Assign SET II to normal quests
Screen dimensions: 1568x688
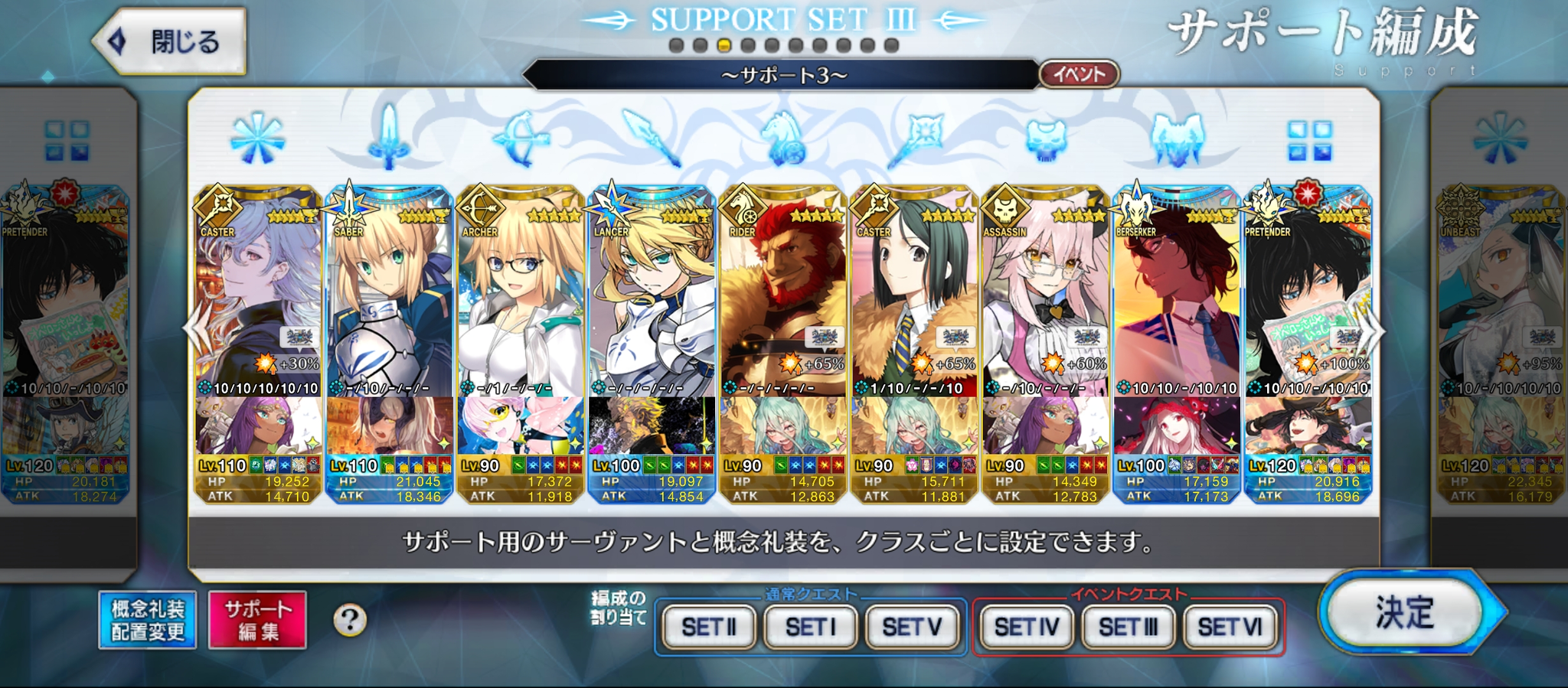709,628
